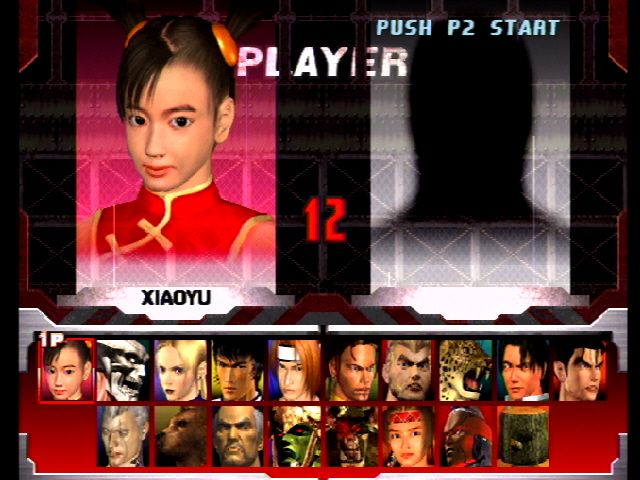This screenshot has height=480, width=640.
Task: Choose Hwoarang with the white headband
Action: coord(295,370)
